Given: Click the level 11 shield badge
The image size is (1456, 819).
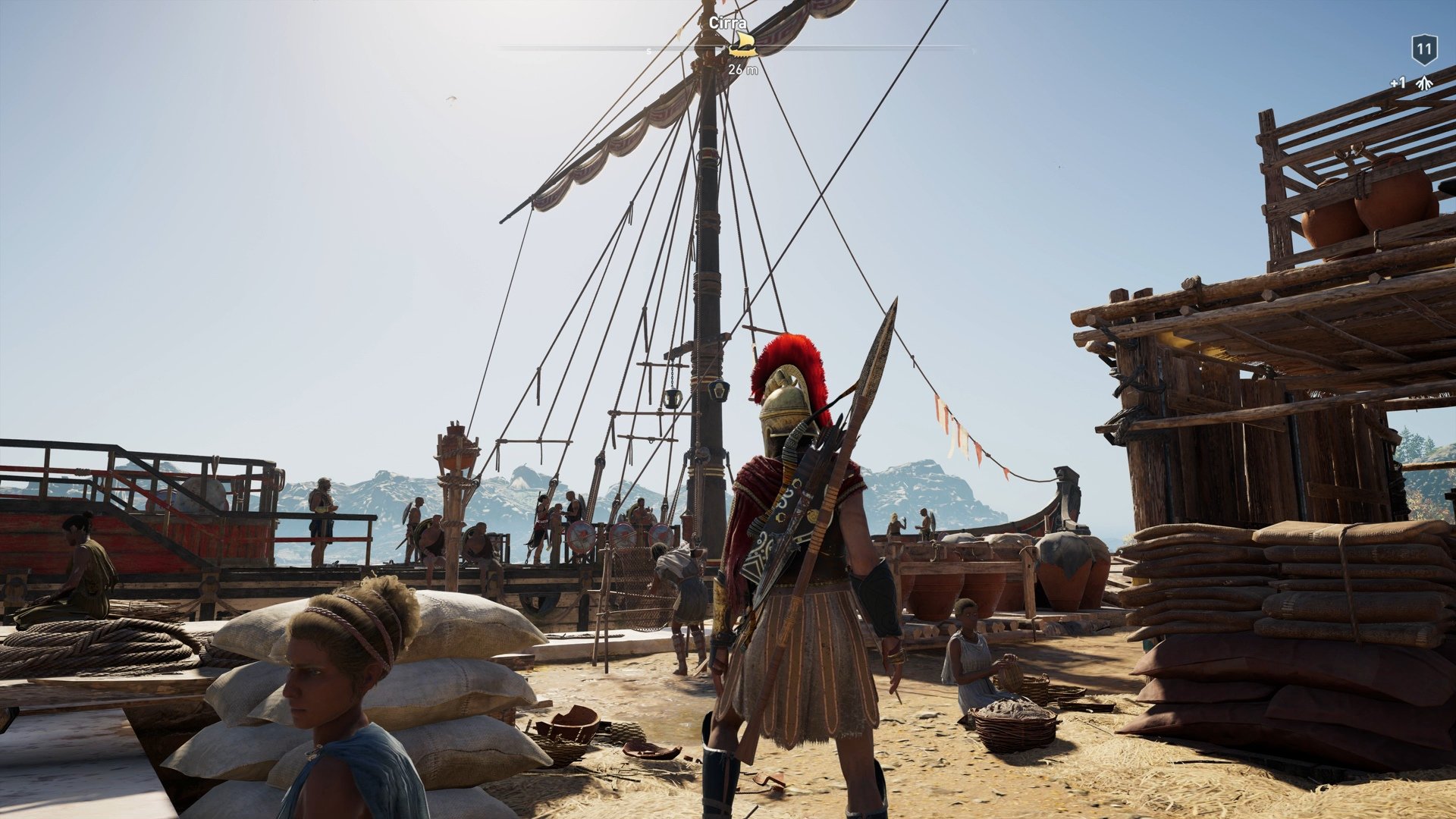Looking at the screenshot, I should [x=1424, y=49].
